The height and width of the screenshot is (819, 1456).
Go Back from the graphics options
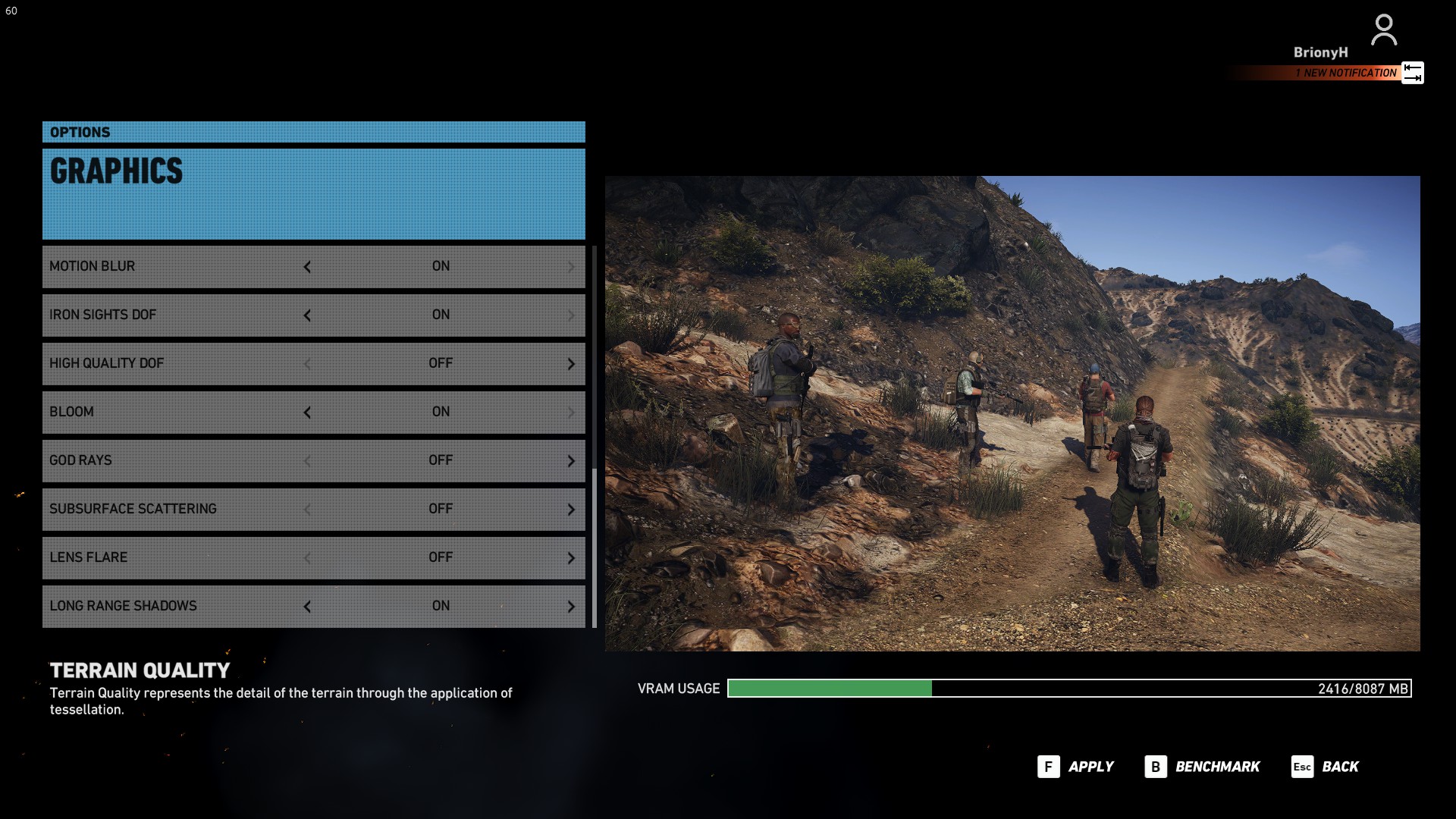[1325, 767]
